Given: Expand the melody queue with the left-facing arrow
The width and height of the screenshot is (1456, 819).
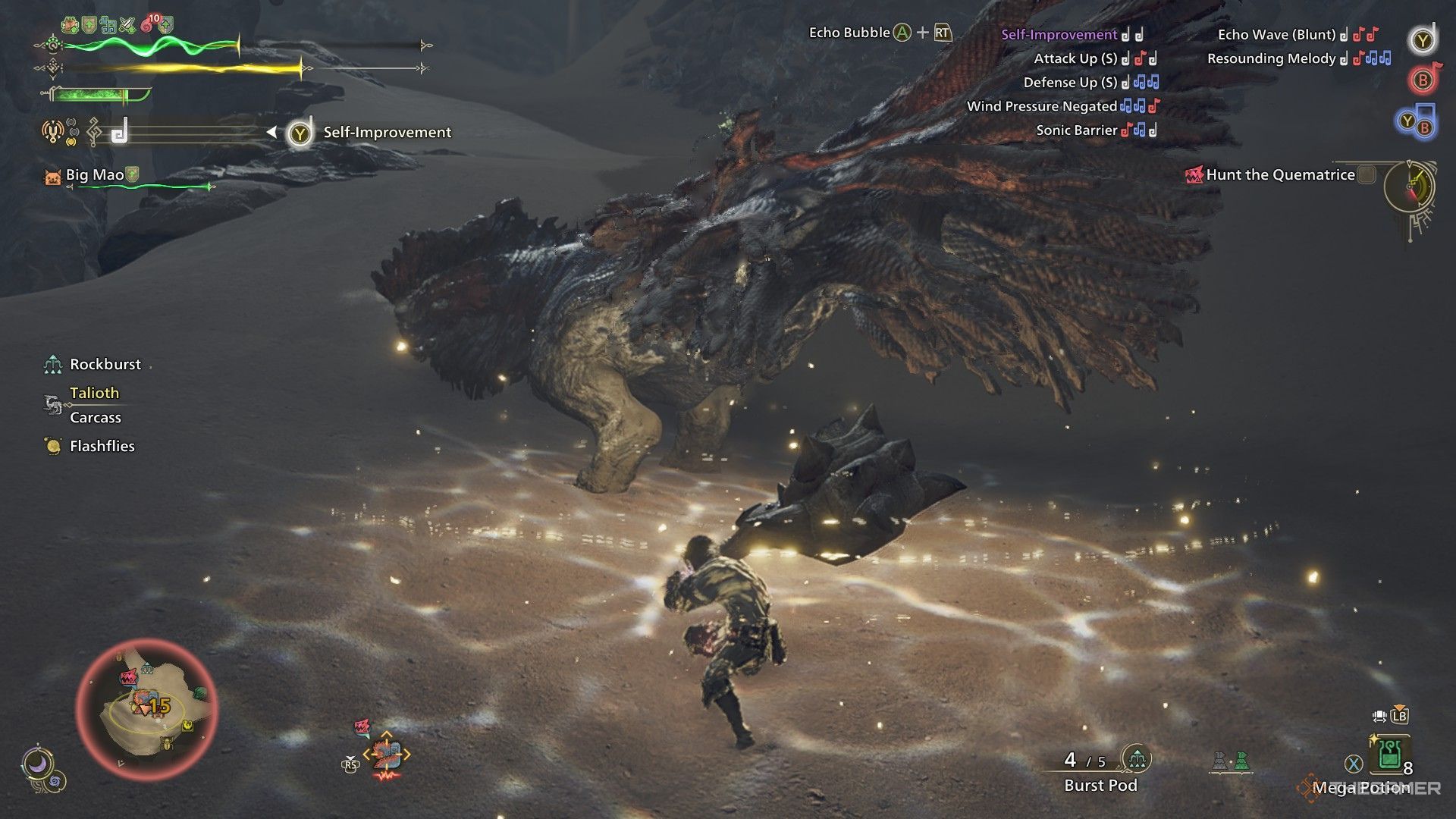Looking at the screenshot, I should [271, 131].
